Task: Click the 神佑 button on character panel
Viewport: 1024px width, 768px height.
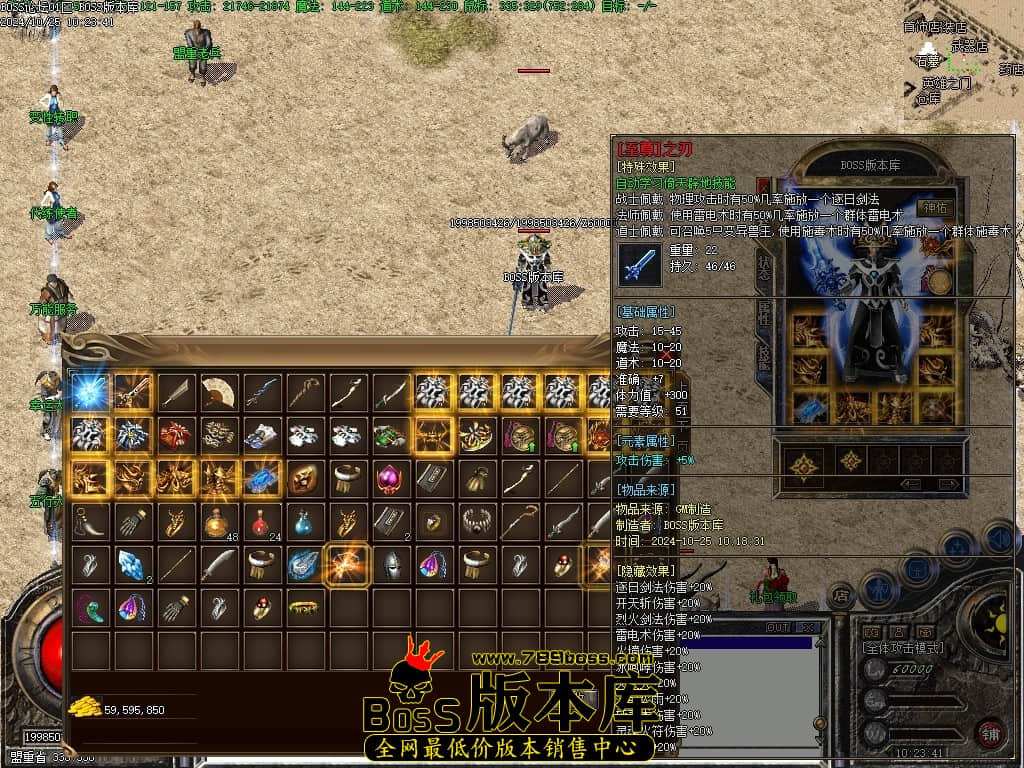Action: point(937,208)
